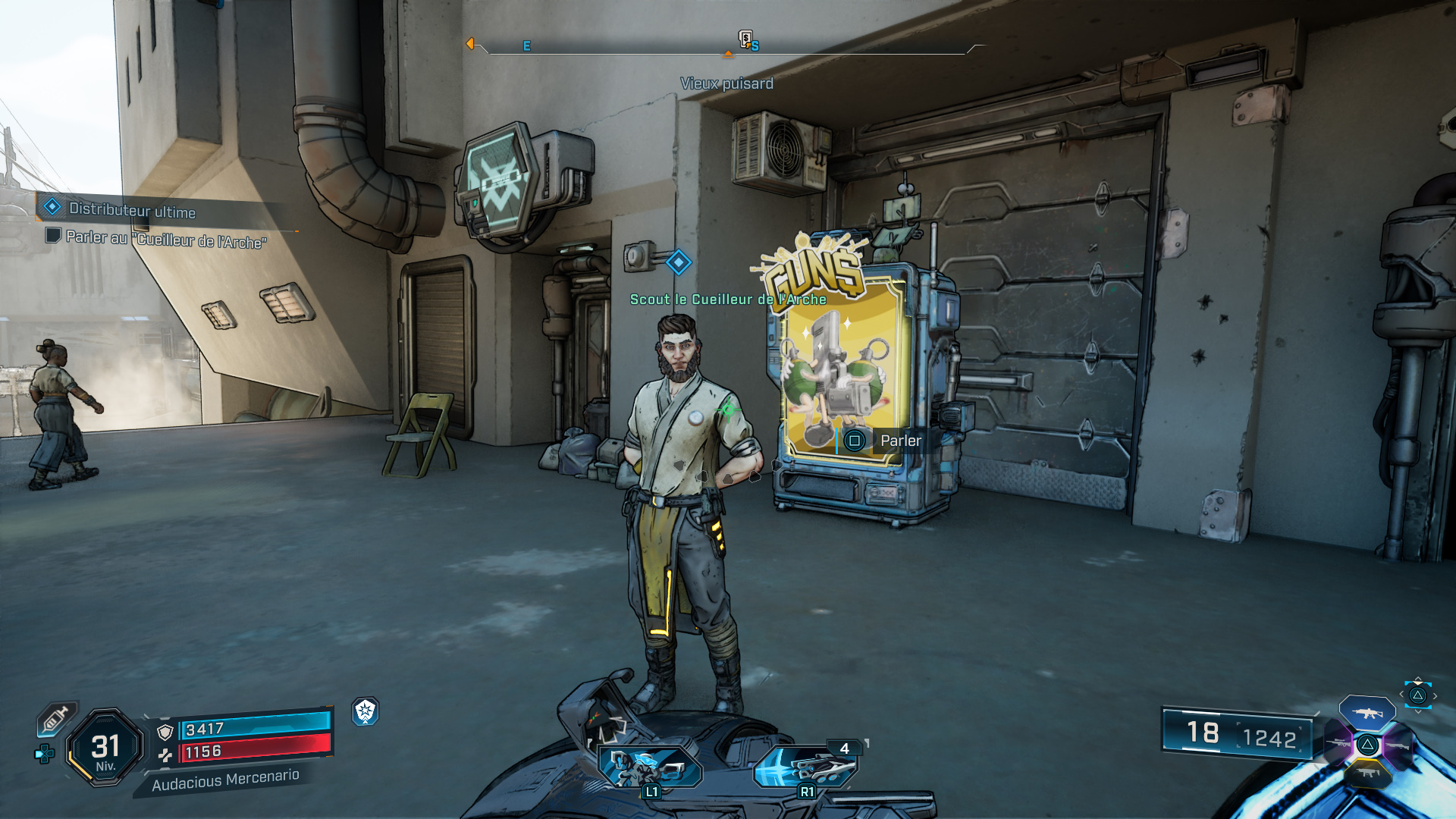This screenshot has height=819, width=1456.
Task: Click the up chevron on the weapon swap widget
Action: (1417, 677)
